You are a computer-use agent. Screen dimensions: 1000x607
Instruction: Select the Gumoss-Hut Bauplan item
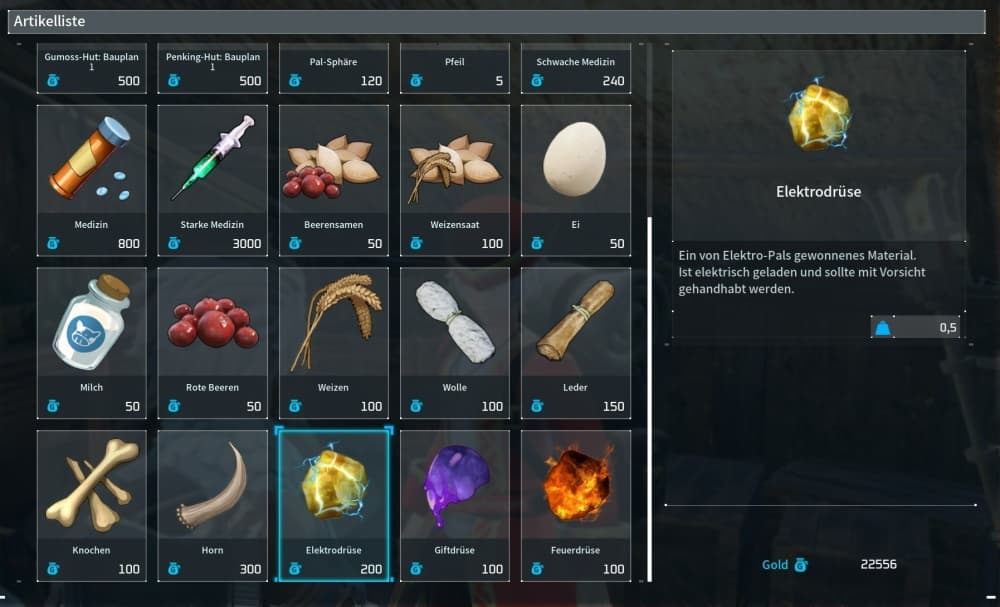(91, 68)
